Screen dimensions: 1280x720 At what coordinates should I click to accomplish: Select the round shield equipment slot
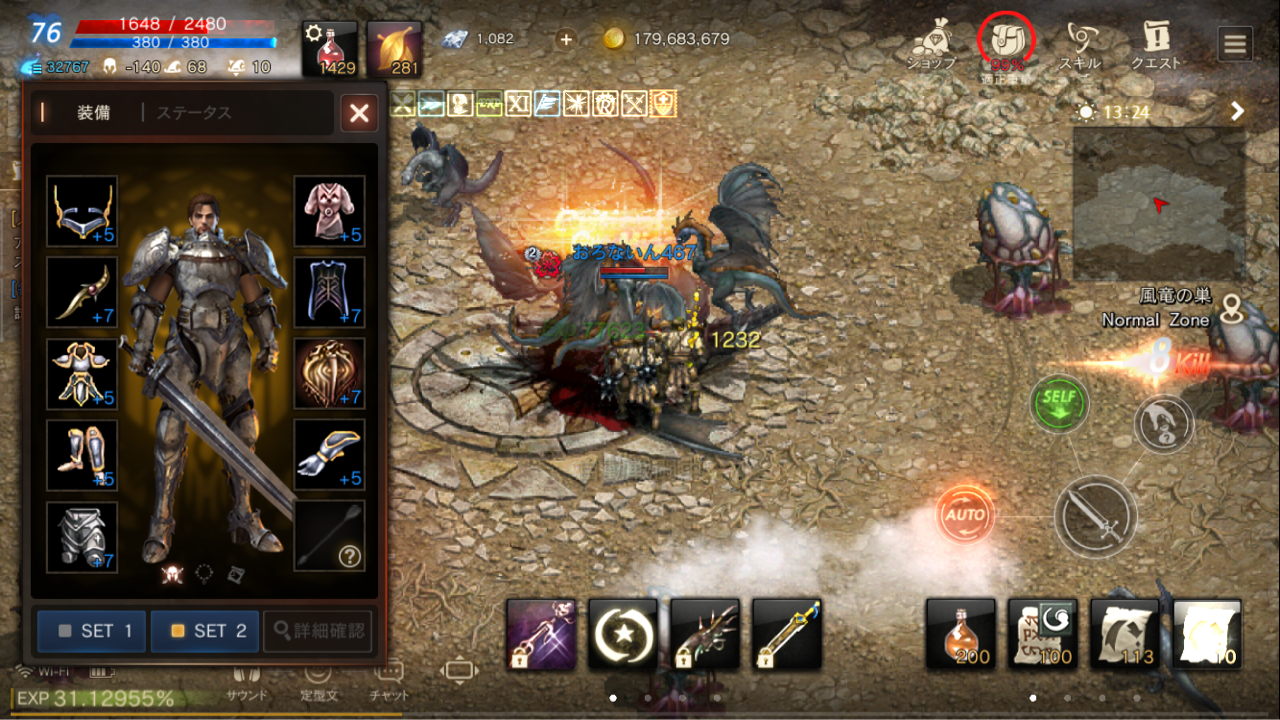[329, 373]
